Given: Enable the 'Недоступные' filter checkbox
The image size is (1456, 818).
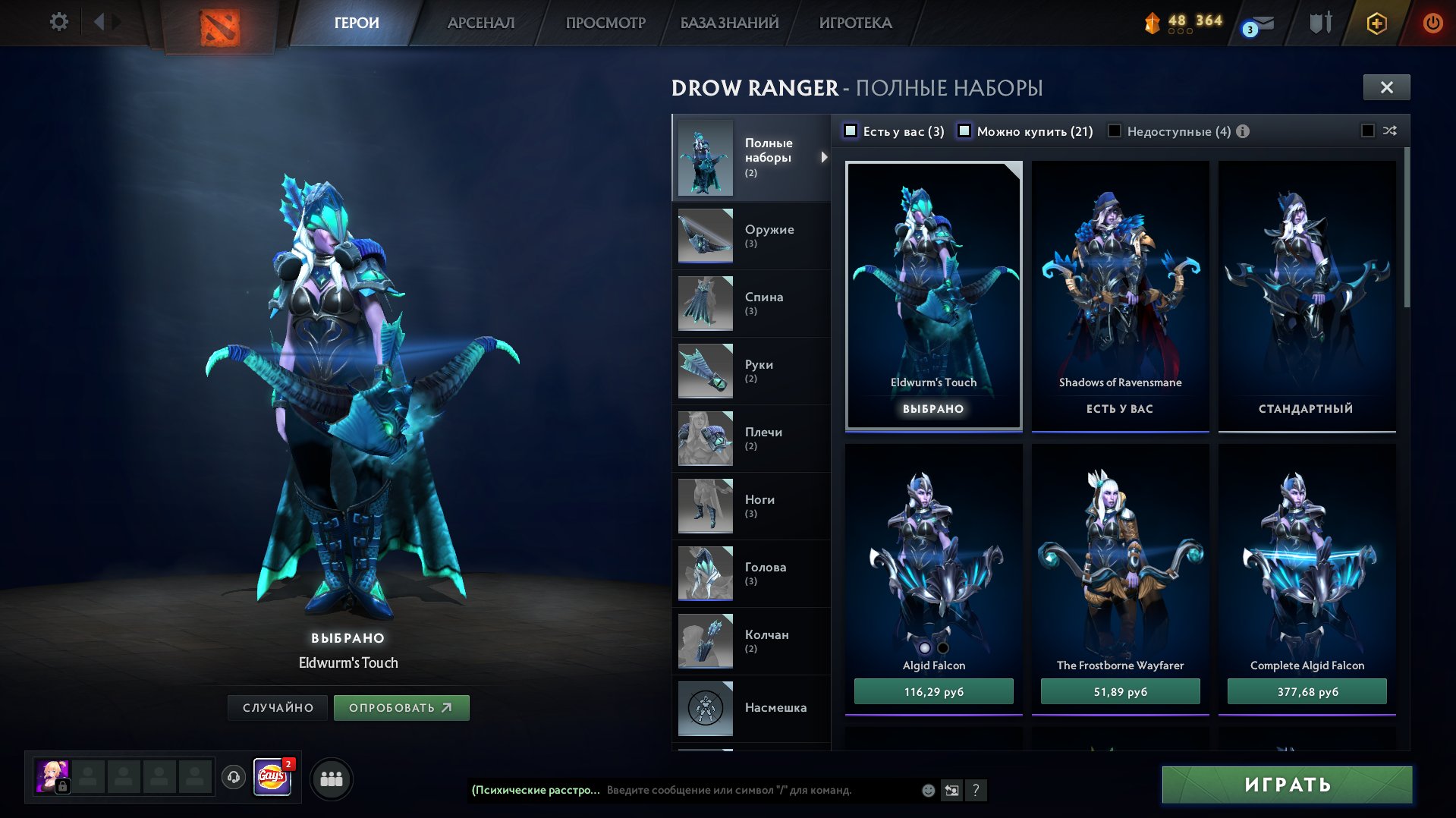Looking at the screenshot, I should [1115, 131].
